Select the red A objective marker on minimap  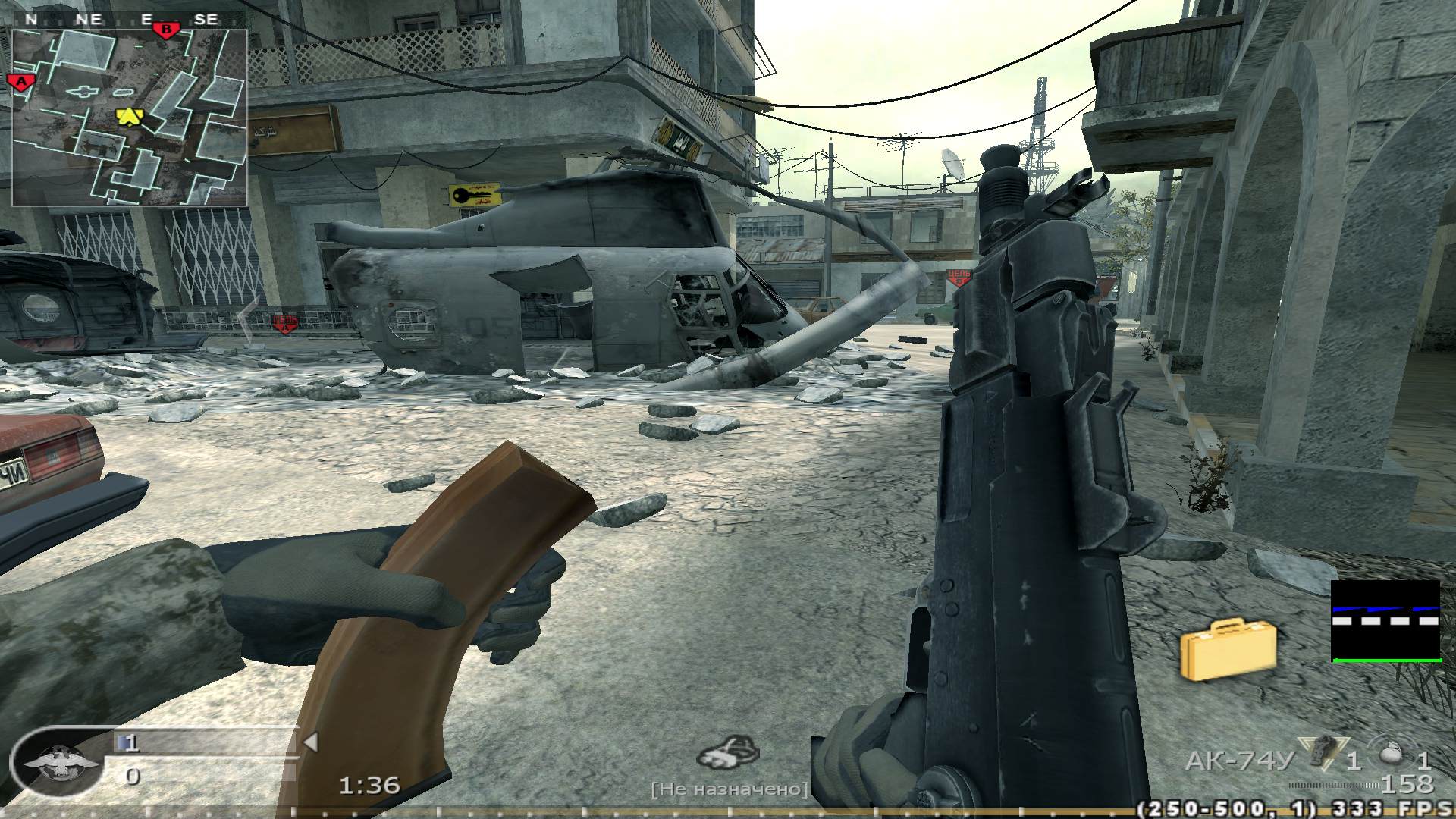20,81
